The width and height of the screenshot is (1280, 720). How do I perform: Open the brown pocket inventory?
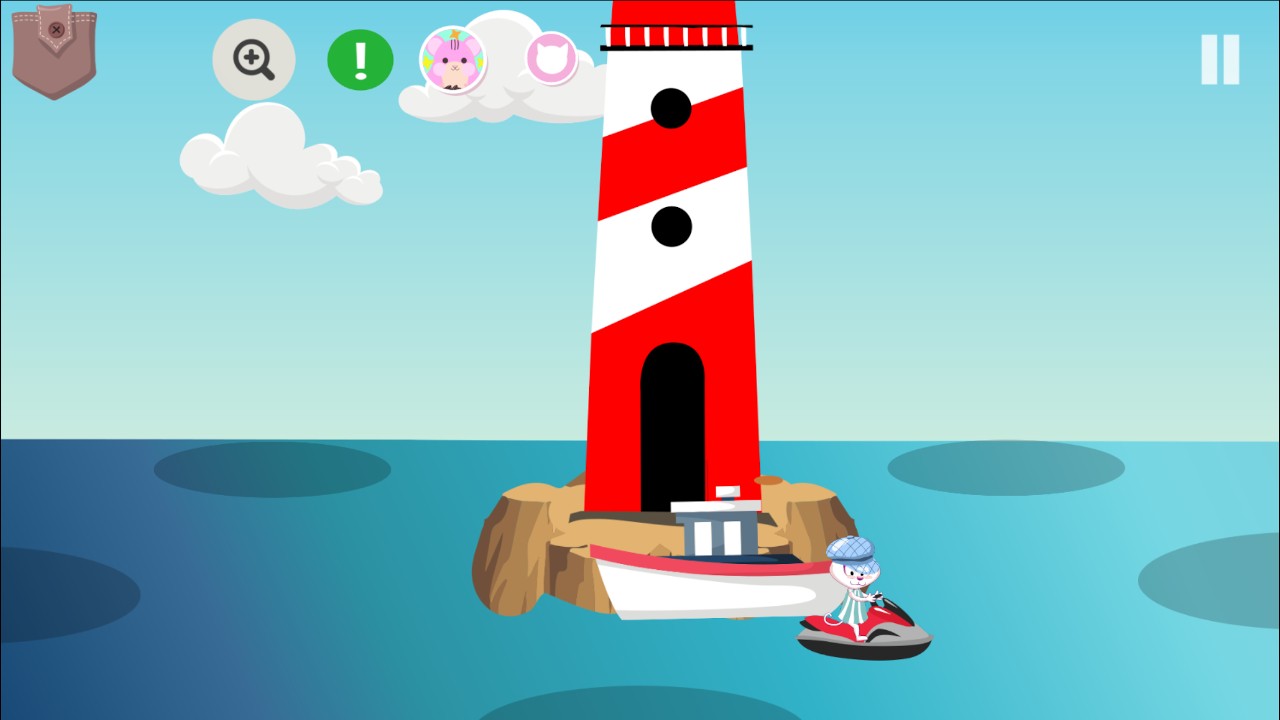pyautogui.click(x=54, y=52)
